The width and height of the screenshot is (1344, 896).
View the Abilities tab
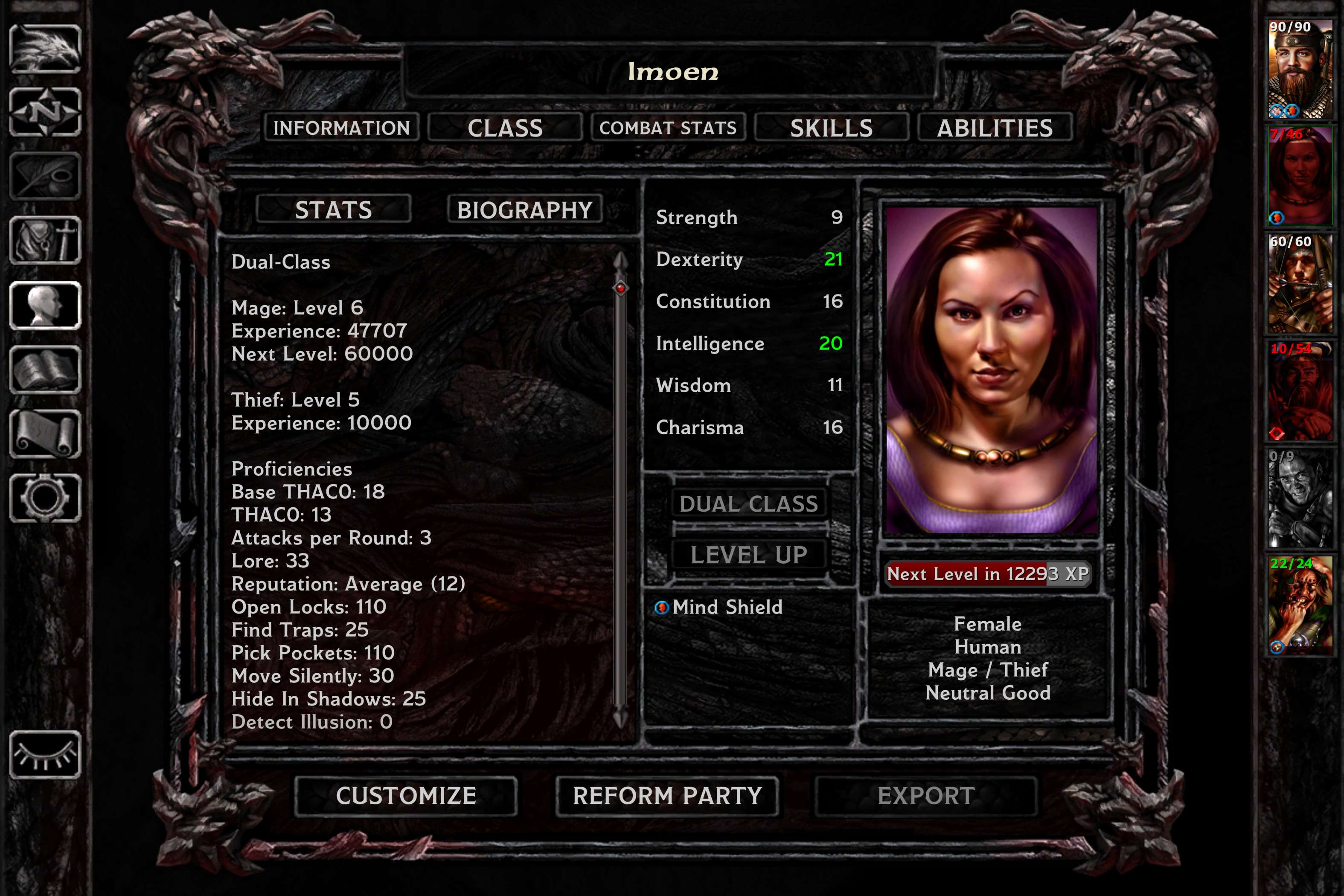(x=994, y=128)
